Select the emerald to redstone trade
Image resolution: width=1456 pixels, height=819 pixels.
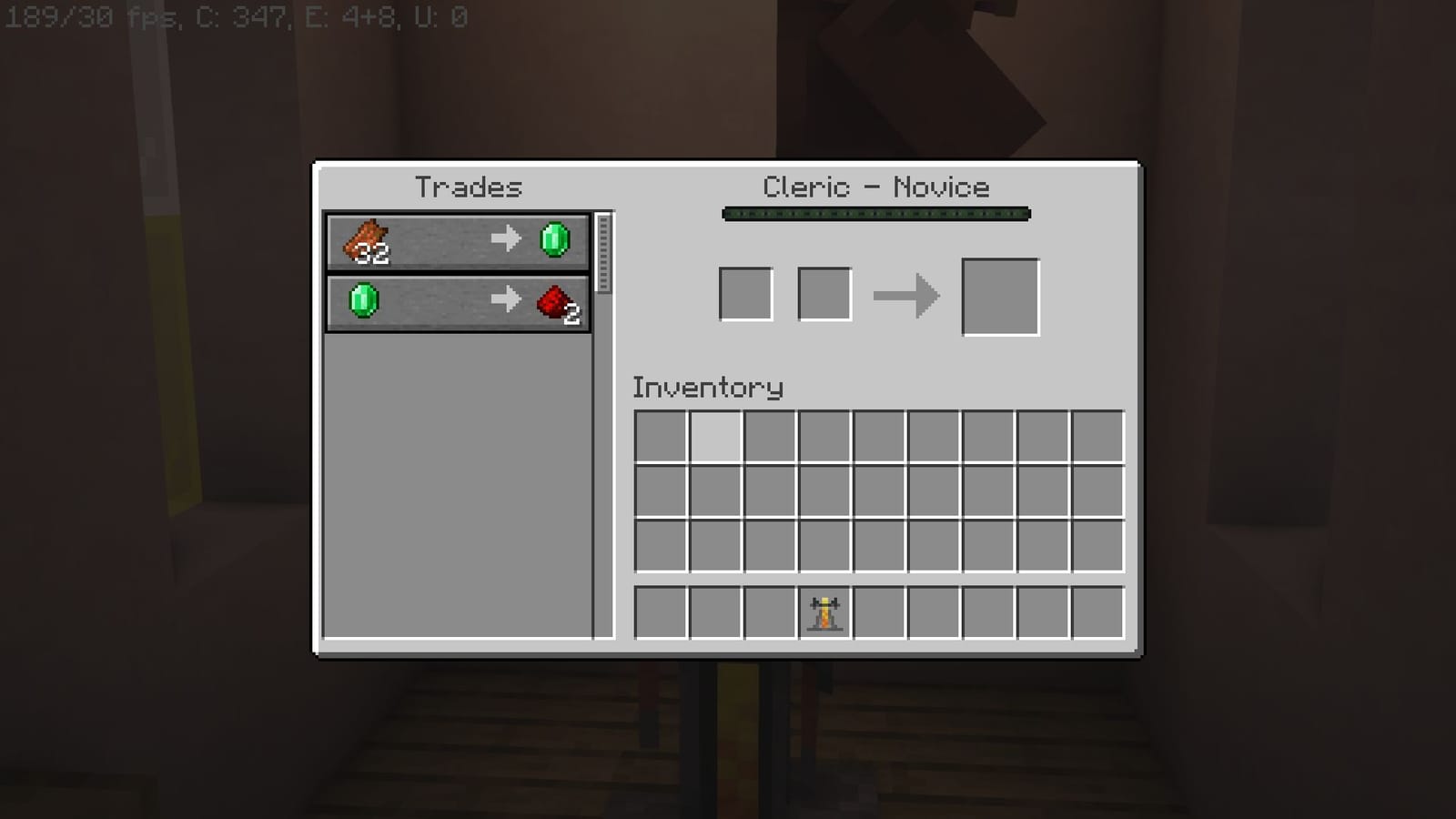point(455,301)
